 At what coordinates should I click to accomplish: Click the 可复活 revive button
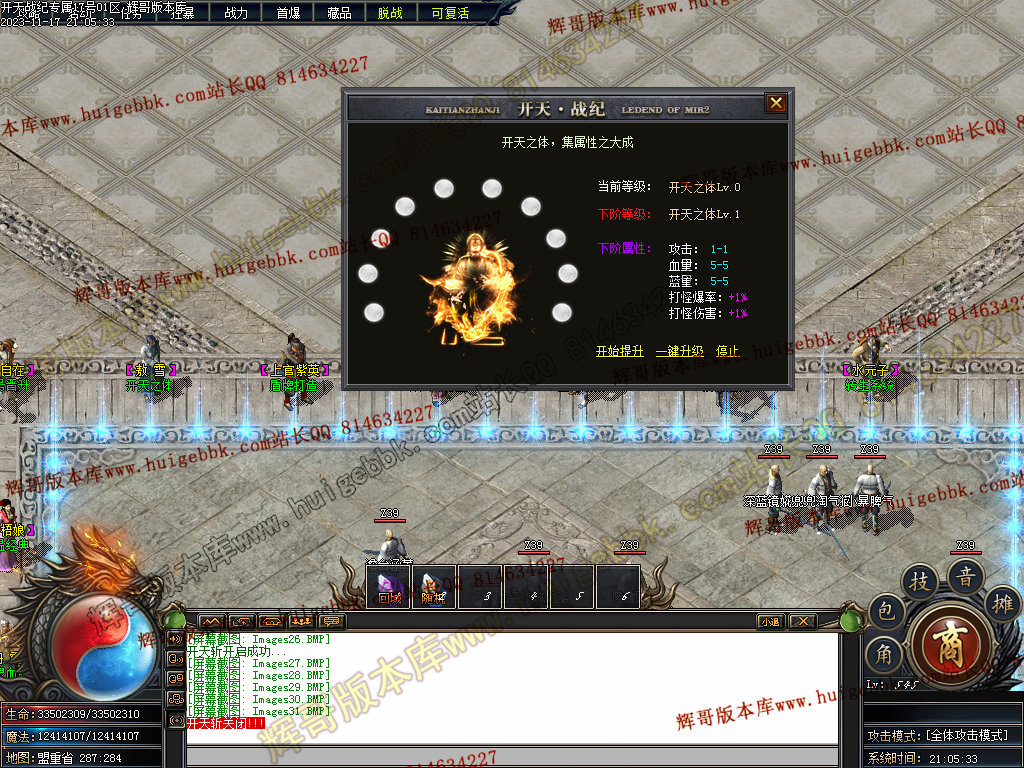coord(450,13)
